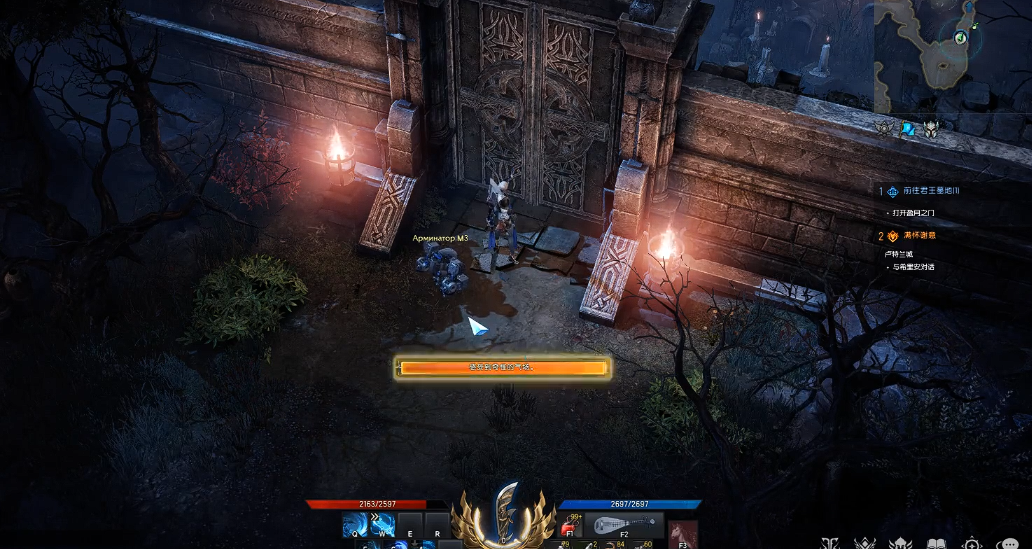Use the W skill with double arrows
Image resolution: width=1032 pixels, height=549 pixels.
[382, 525]
